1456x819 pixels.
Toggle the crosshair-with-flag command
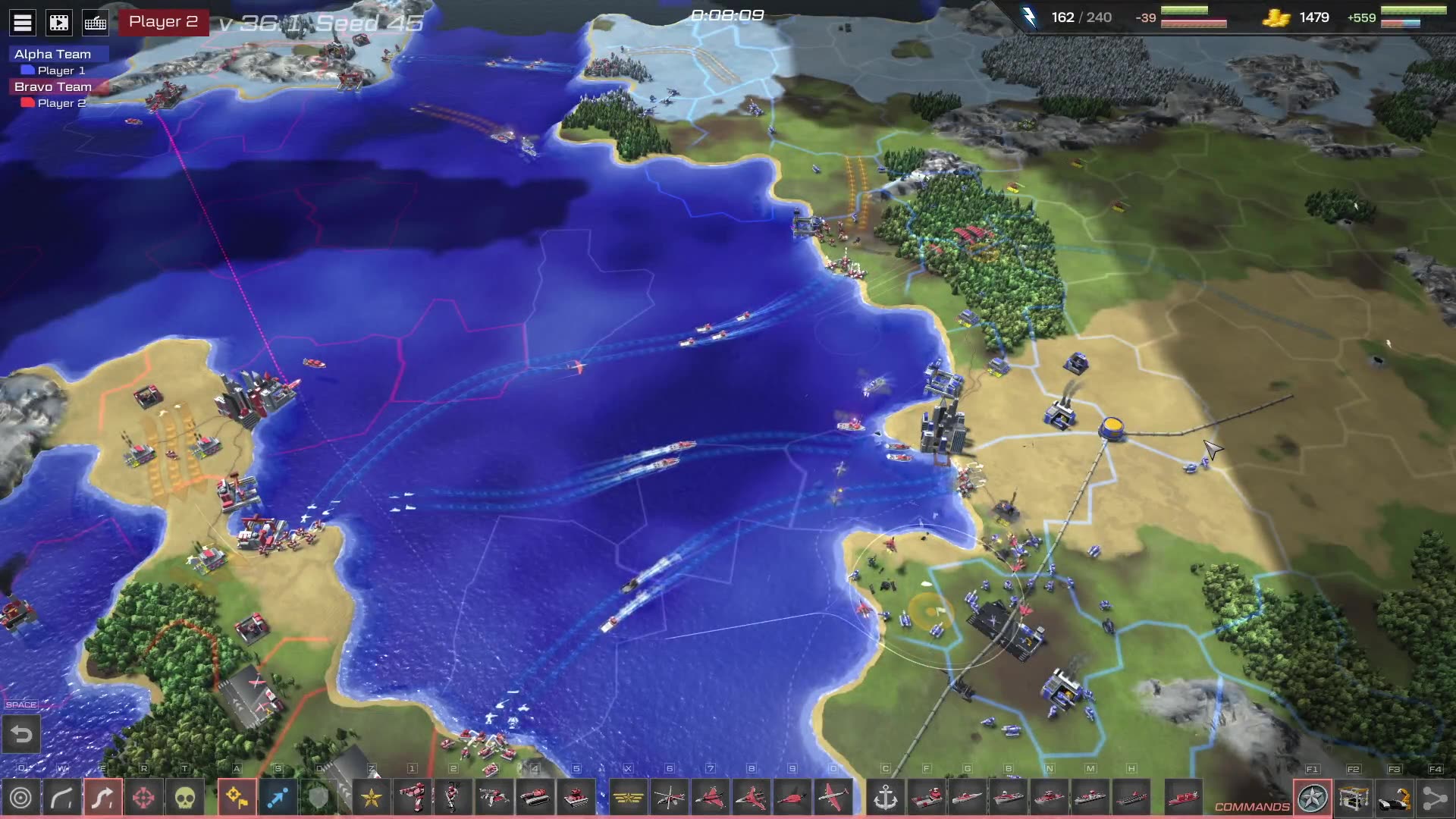[x=237, y=798]
